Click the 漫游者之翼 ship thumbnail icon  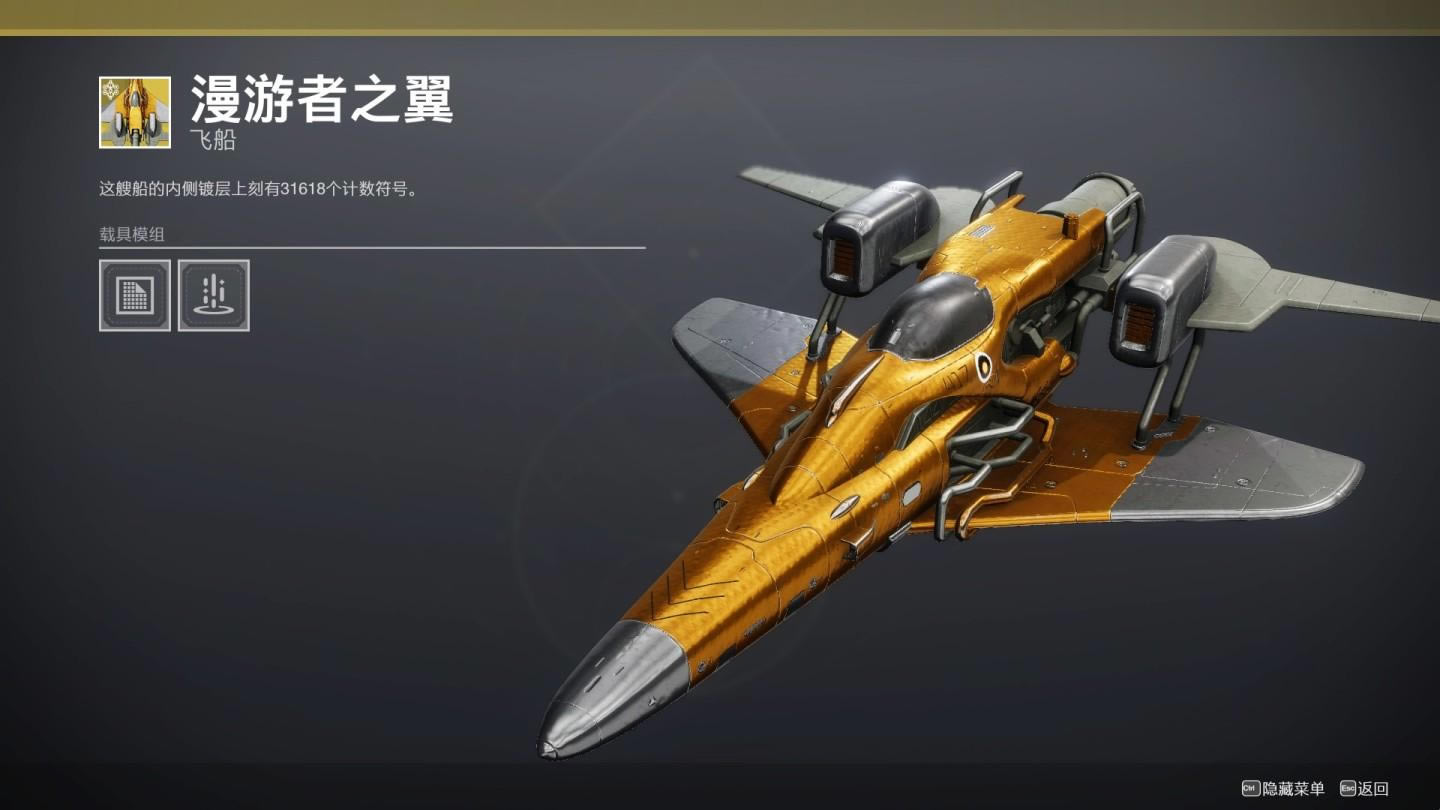point(135,112)
